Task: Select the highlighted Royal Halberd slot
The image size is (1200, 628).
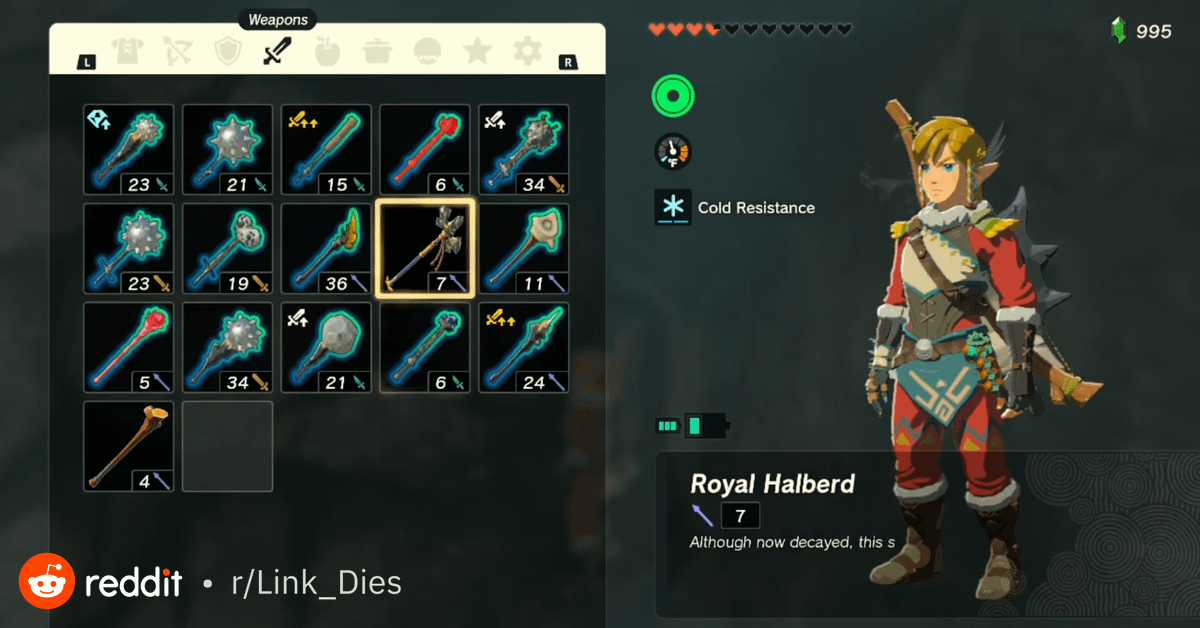Action: 425,248
